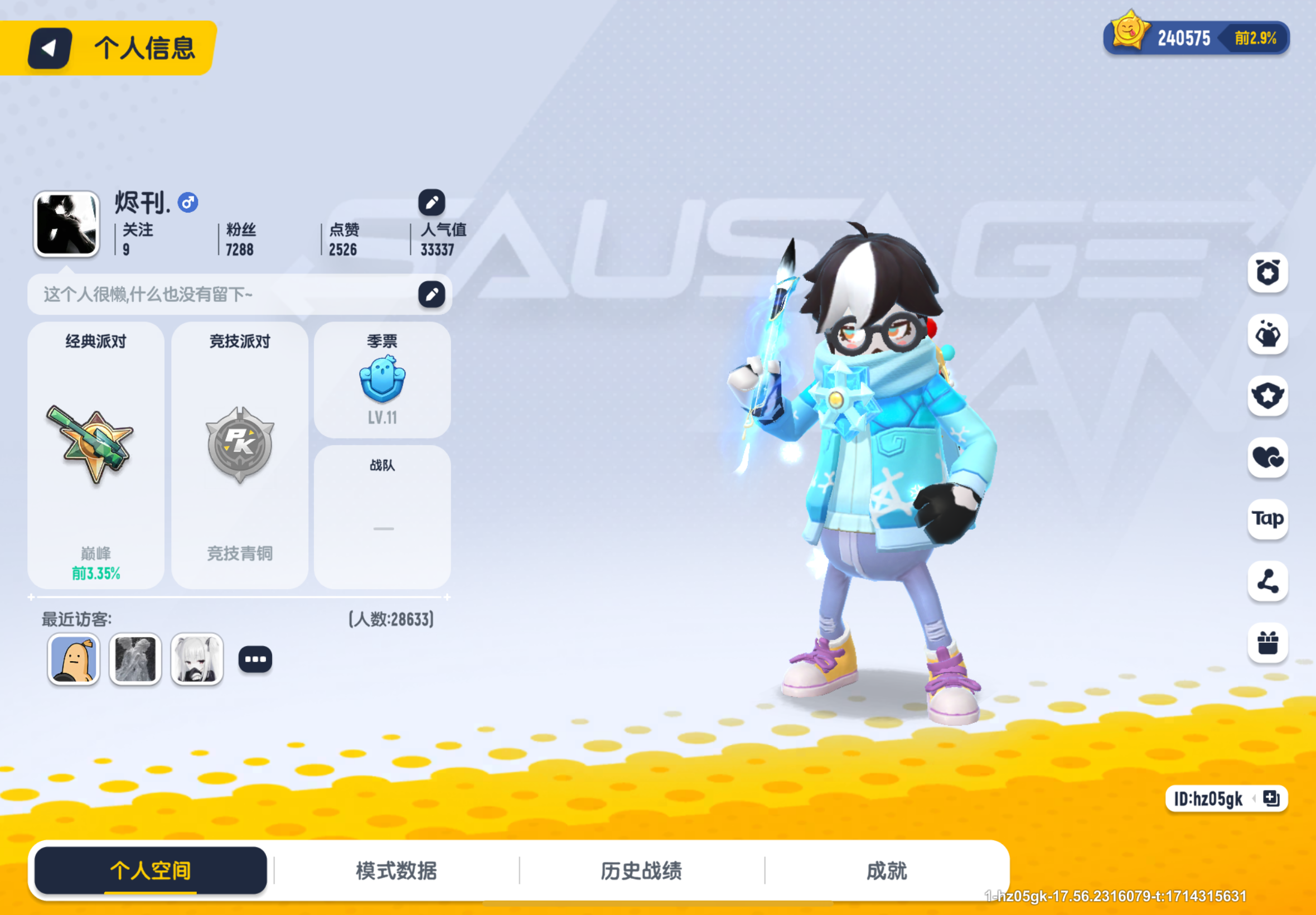Click the pencil icon near 人气值
Image resolution: width=1316 pixels, height=915 pixels.
(433, 204)
